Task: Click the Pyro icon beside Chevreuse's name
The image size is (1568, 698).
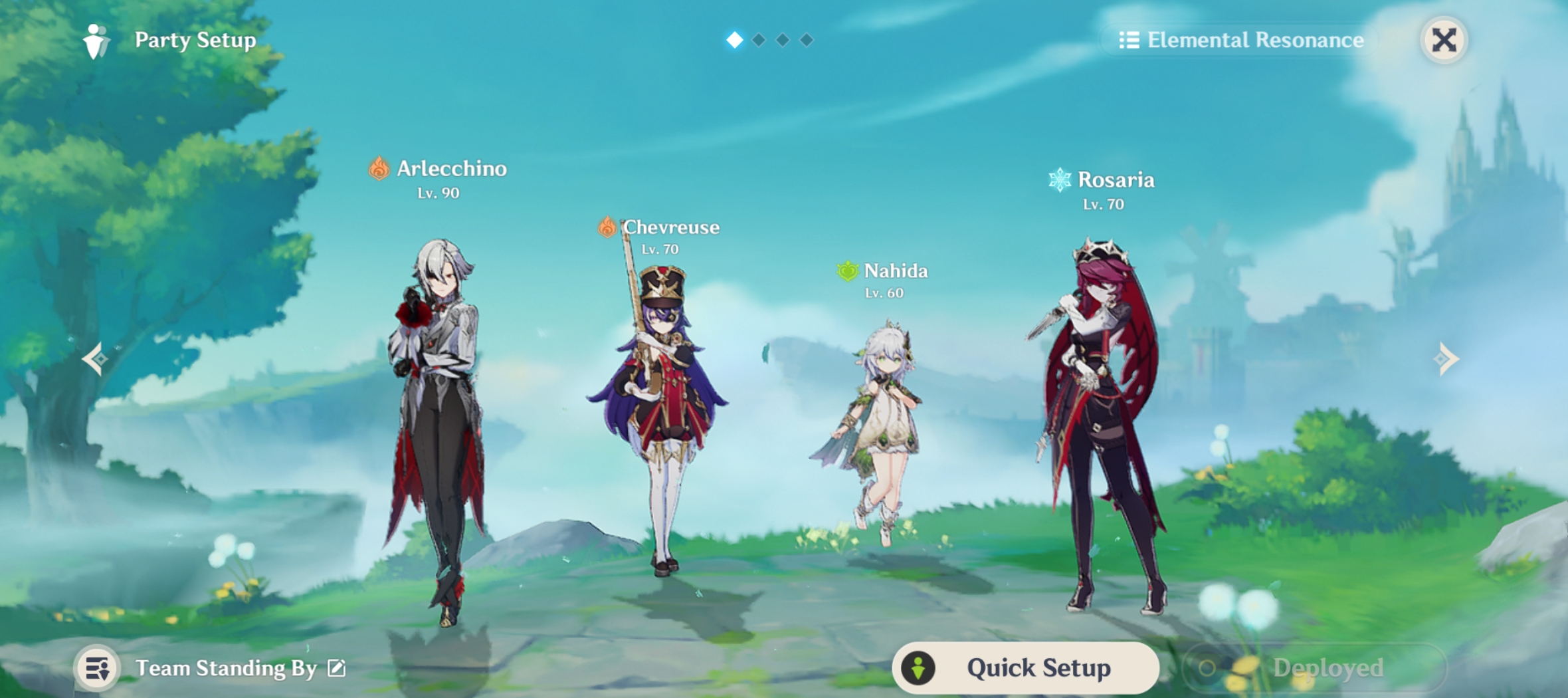Action: pyautogui.click(x=606, y=227)
